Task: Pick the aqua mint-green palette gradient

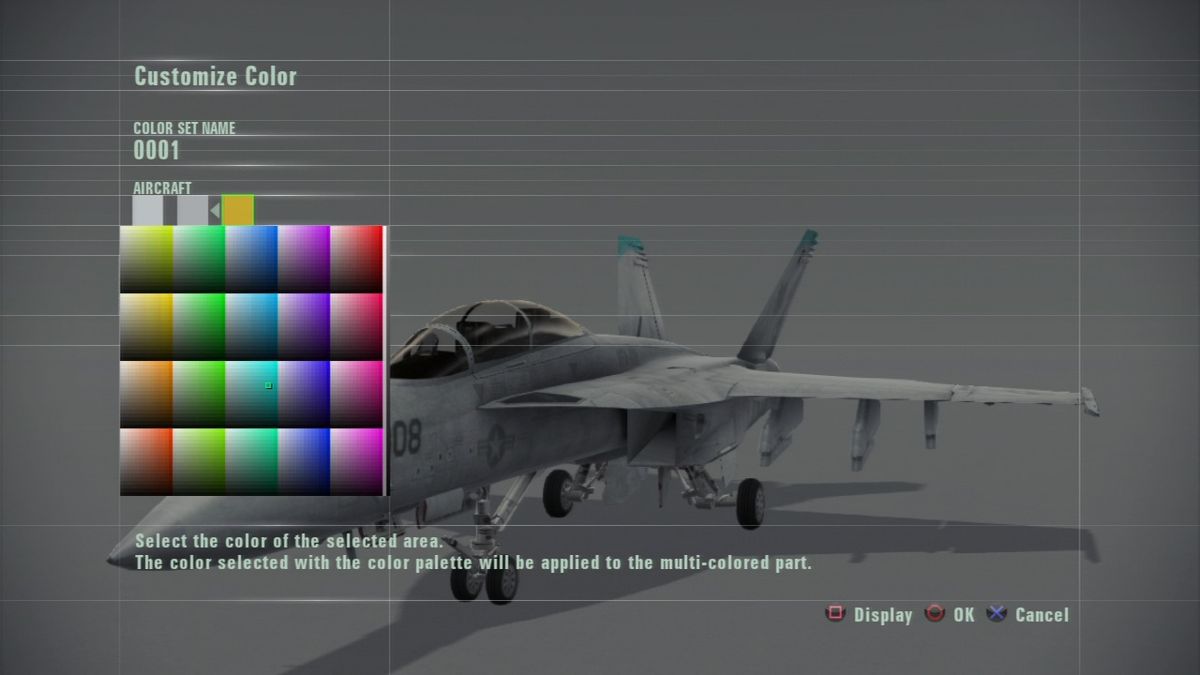Action: coord(251,461)
